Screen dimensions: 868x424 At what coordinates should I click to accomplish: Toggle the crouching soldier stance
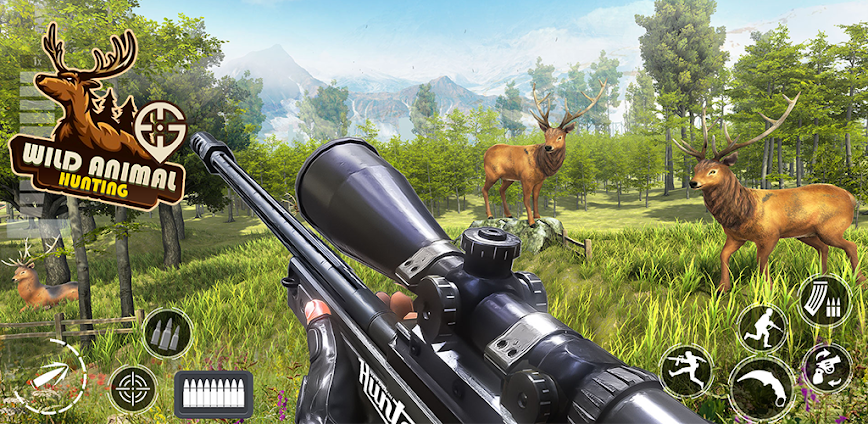click(762, 329)
